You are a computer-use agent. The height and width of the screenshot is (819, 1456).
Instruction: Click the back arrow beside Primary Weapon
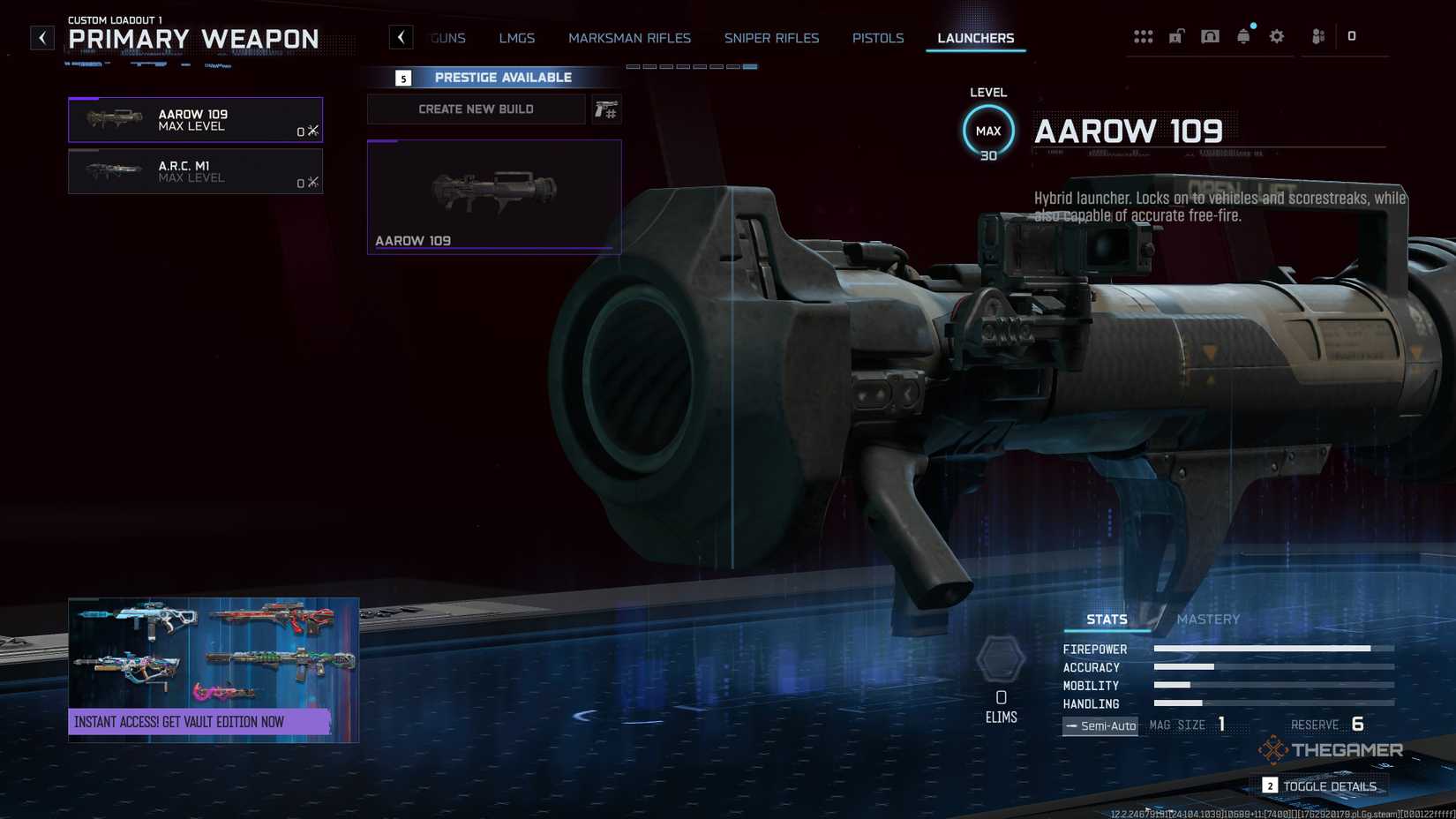point(41,37)
